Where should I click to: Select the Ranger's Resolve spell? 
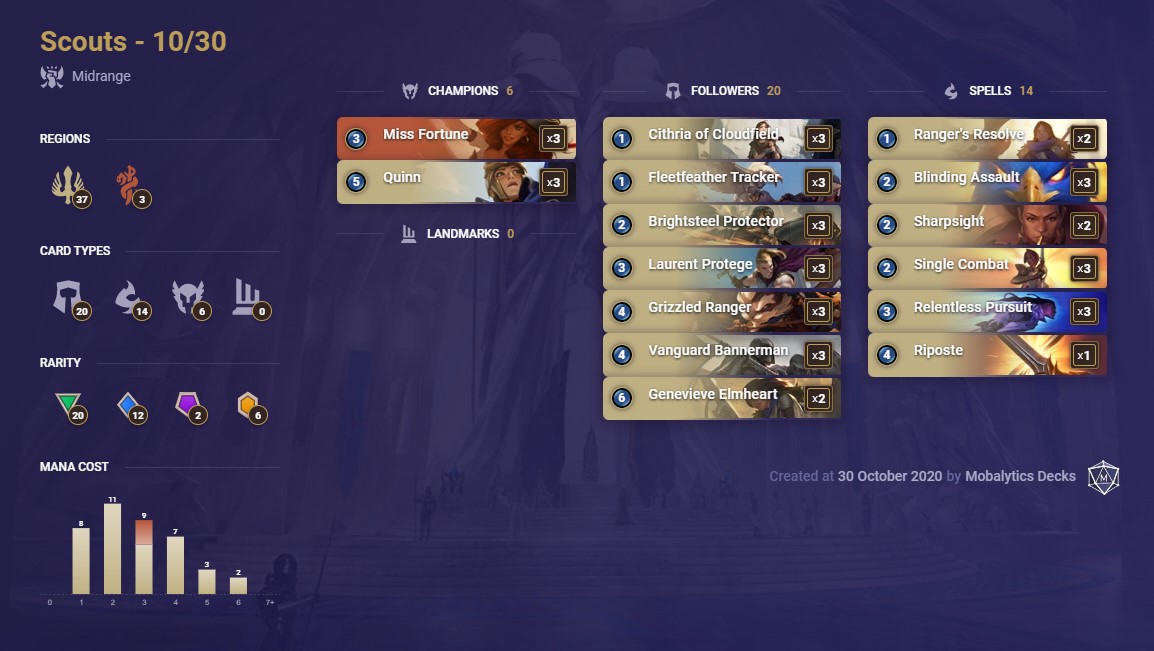click(986, 138)
